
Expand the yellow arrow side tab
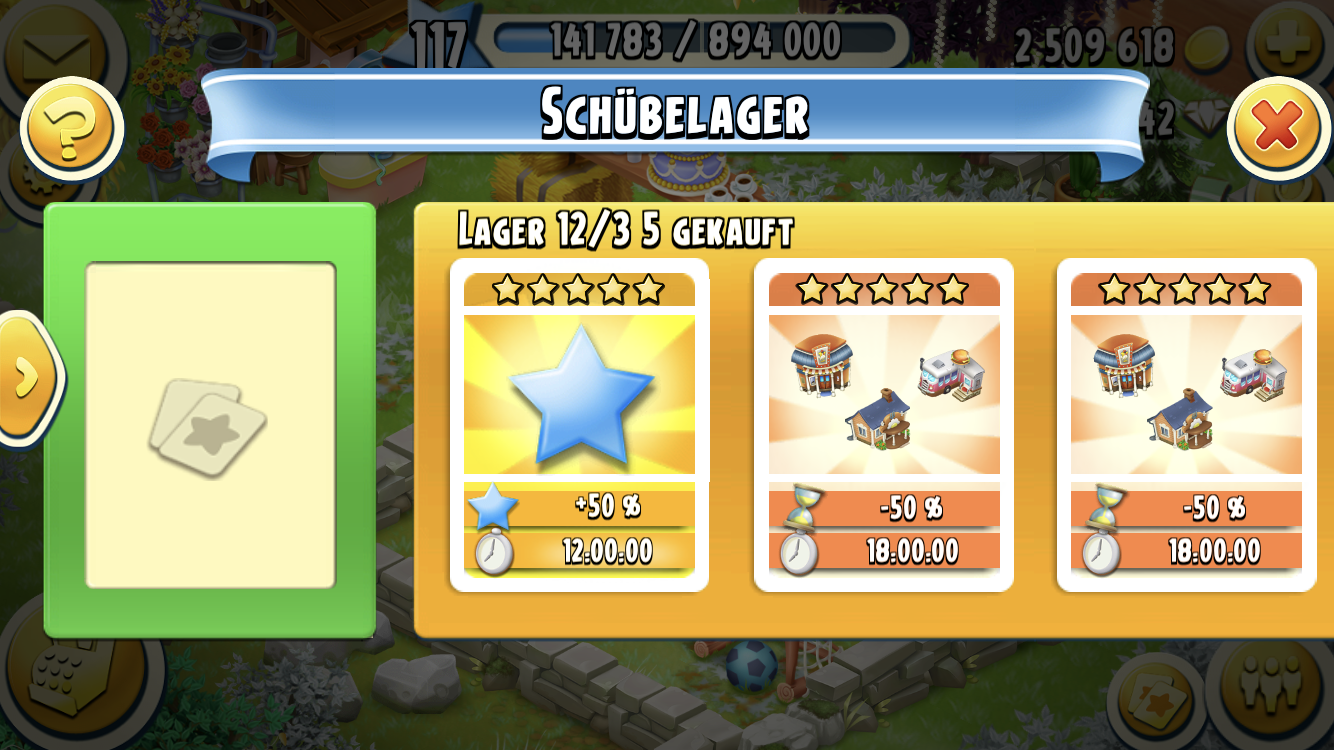[x=25, y=376]
